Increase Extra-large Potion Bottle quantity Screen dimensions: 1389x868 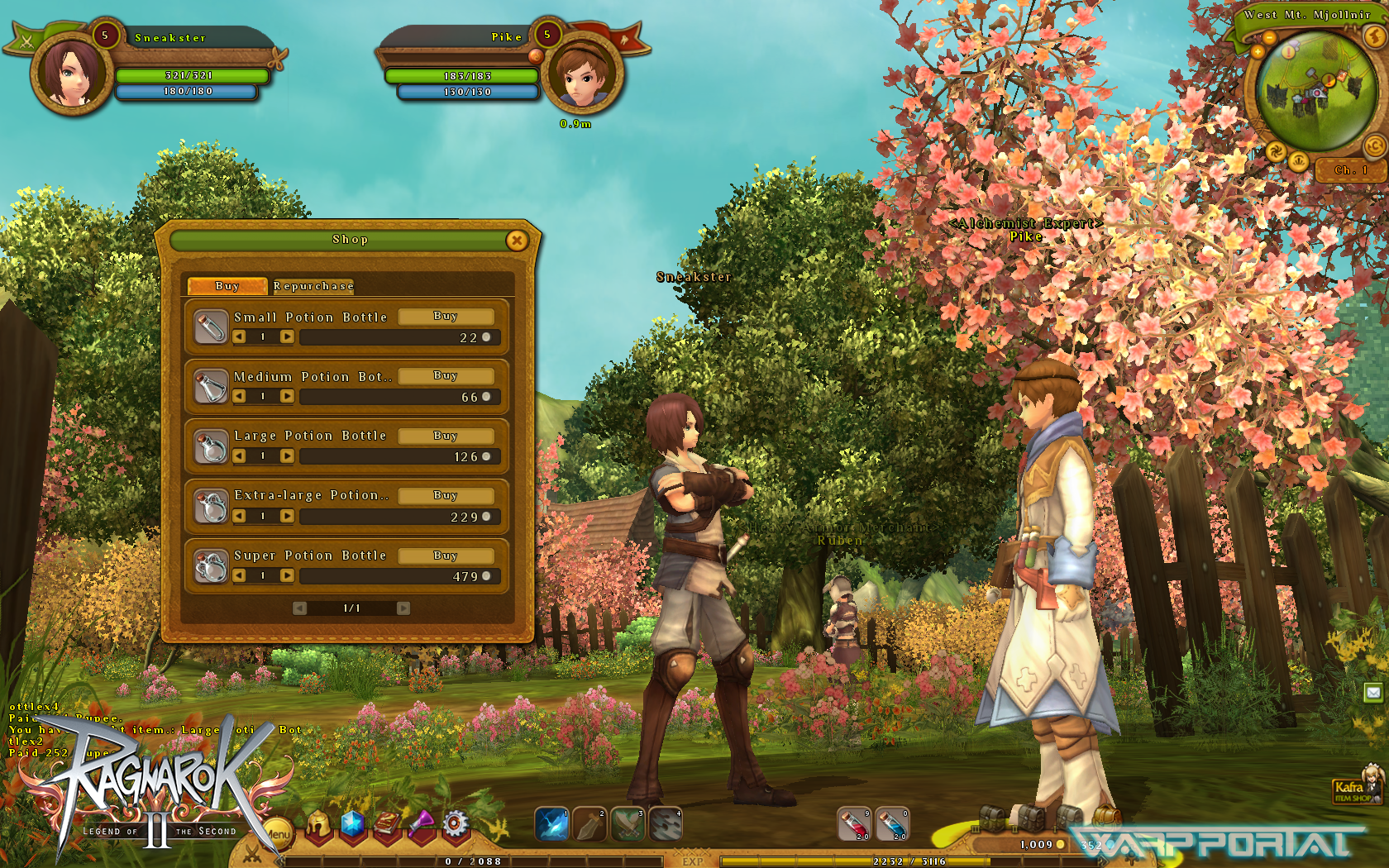287,516
